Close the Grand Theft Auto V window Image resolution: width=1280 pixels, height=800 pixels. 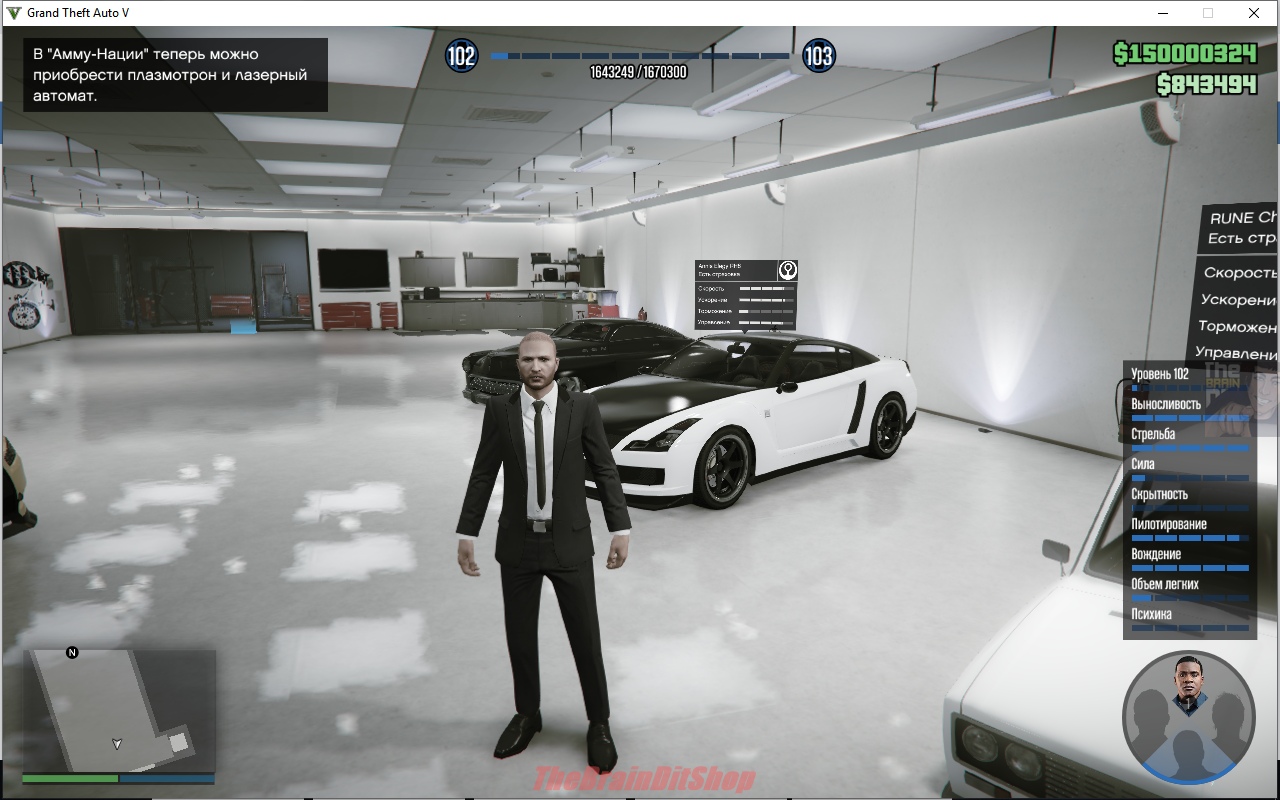click(x=1253, y=13)
